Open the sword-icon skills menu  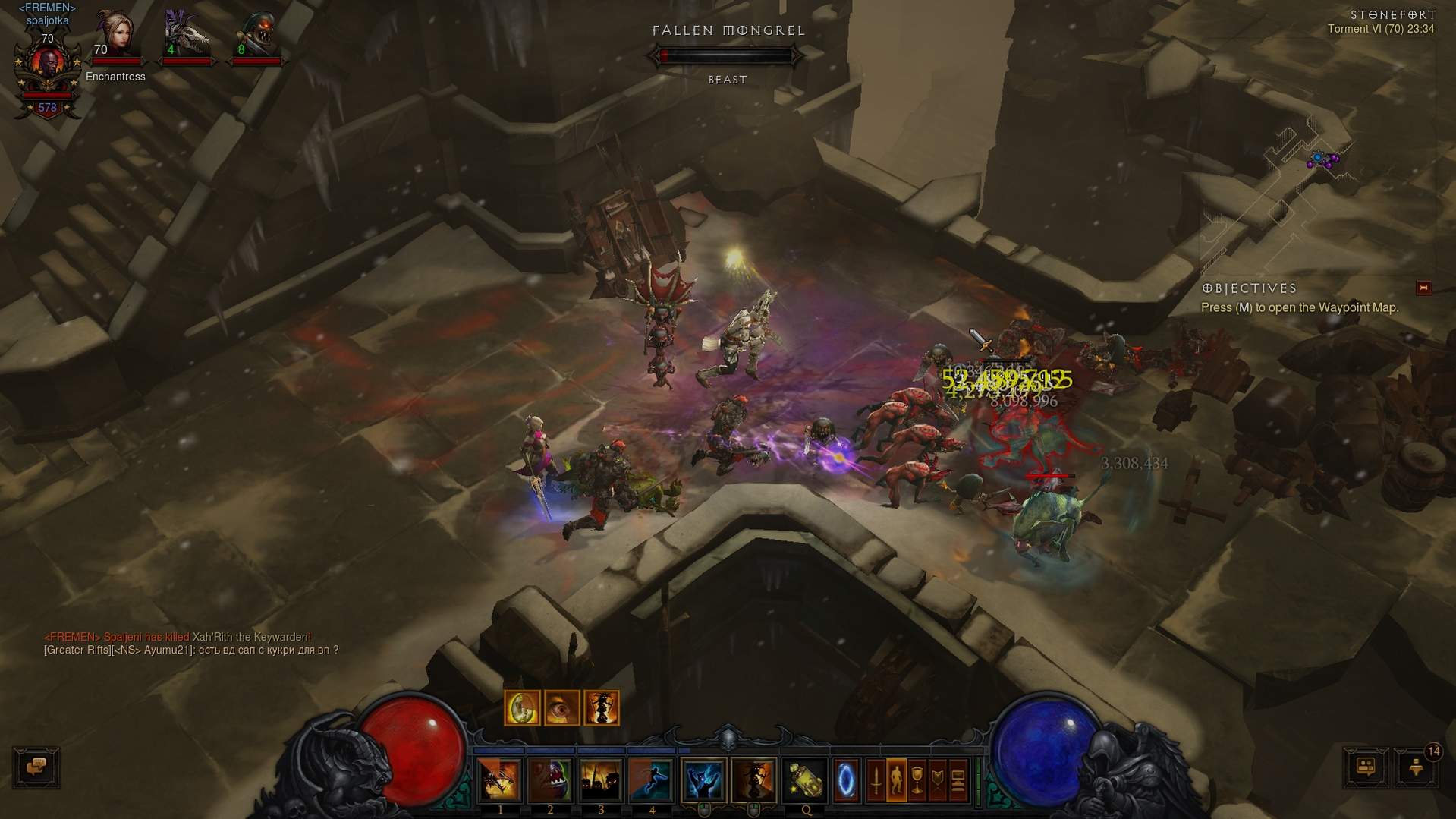(x=876, y=780)
